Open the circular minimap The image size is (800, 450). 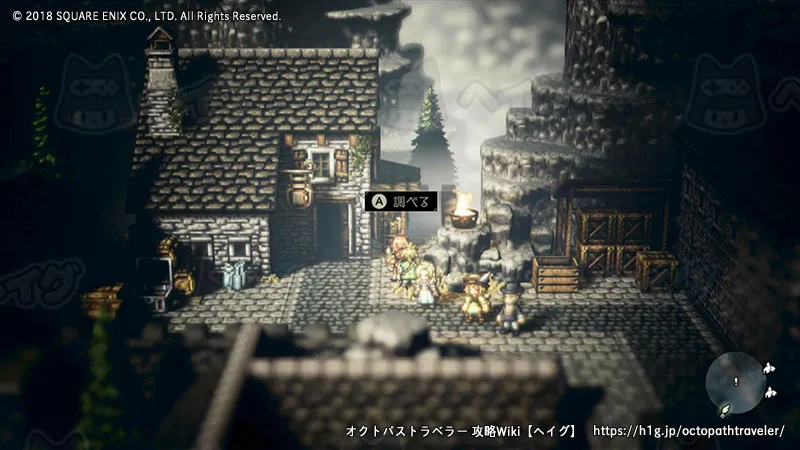[737, 384]
